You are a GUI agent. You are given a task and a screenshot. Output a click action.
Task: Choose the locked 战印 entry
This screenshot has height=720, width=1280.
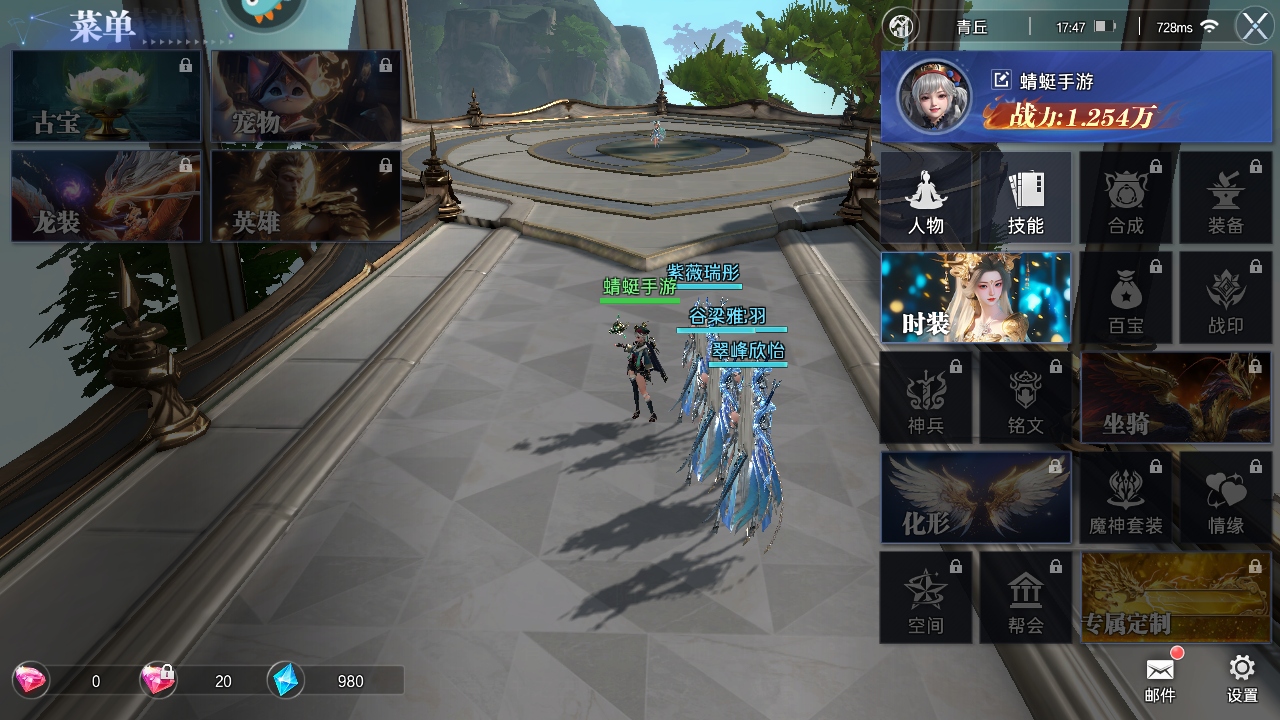1226,298
